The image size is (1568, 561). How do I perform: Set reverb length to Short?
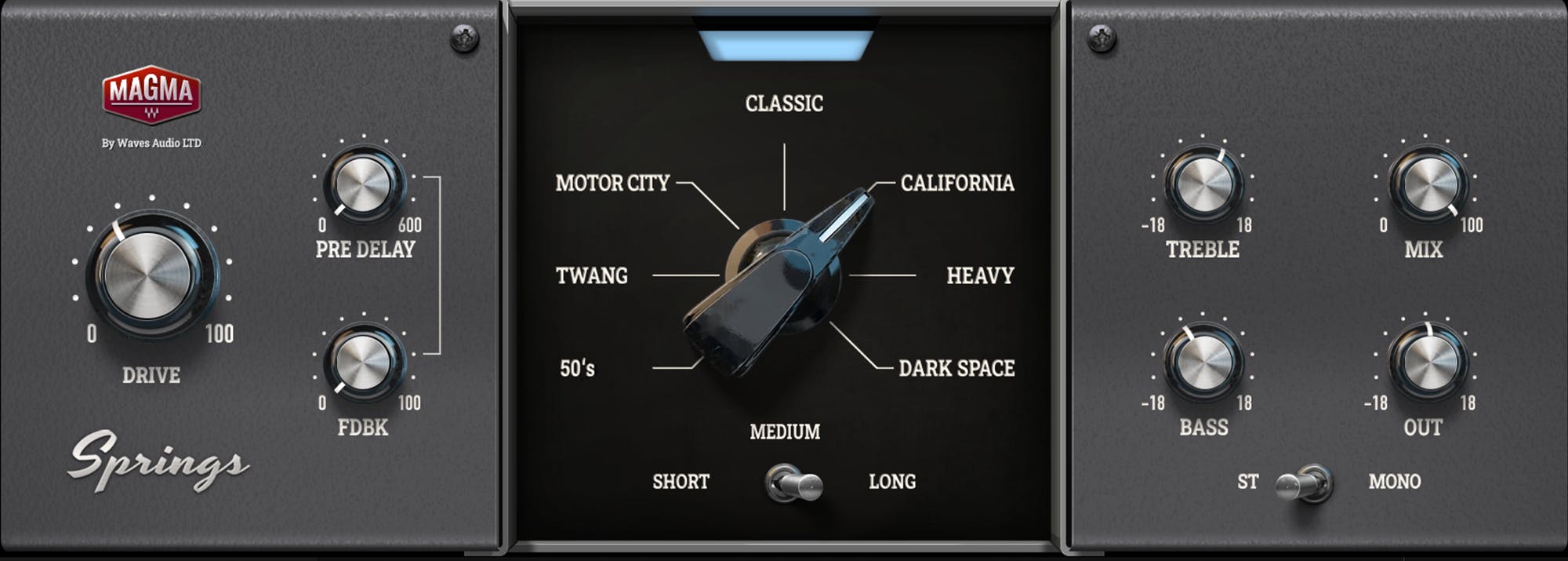click(x=681, y=482)
